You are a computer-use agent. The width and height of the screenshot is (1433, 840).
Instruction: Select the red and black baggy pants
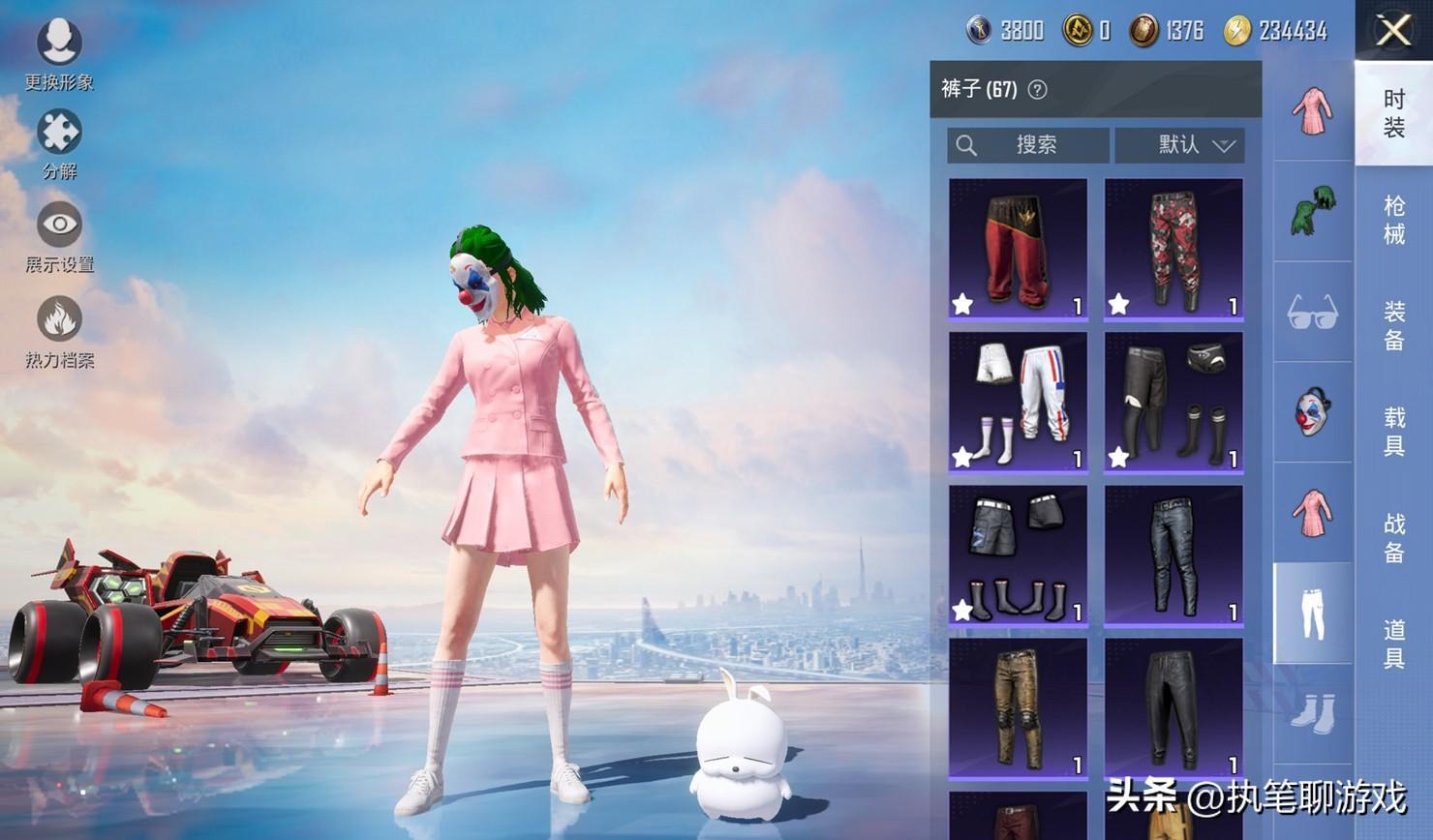tap(1018, 248)
